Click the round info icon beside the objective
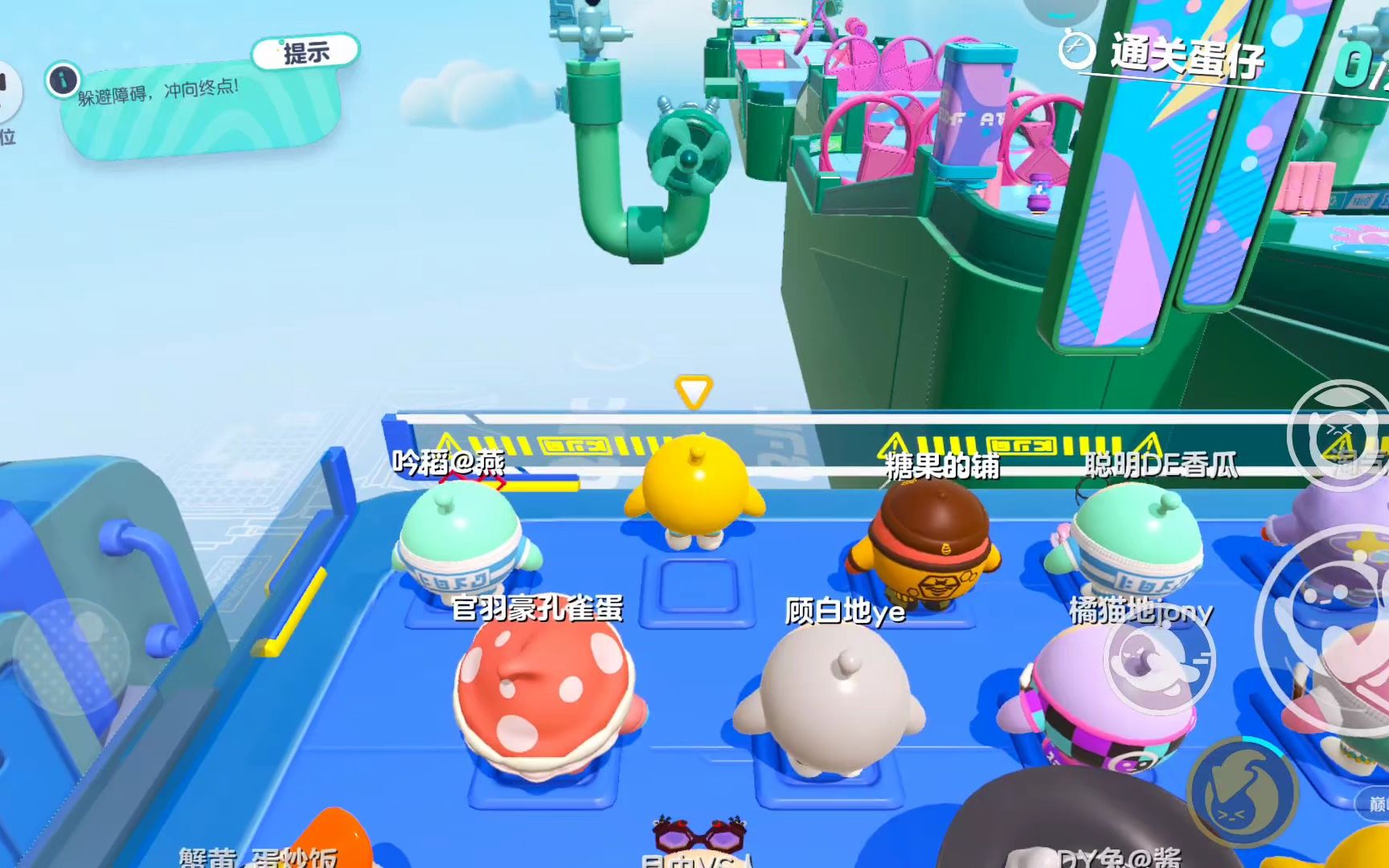This screenshot has width=1389, height=868. pos(63,80)
